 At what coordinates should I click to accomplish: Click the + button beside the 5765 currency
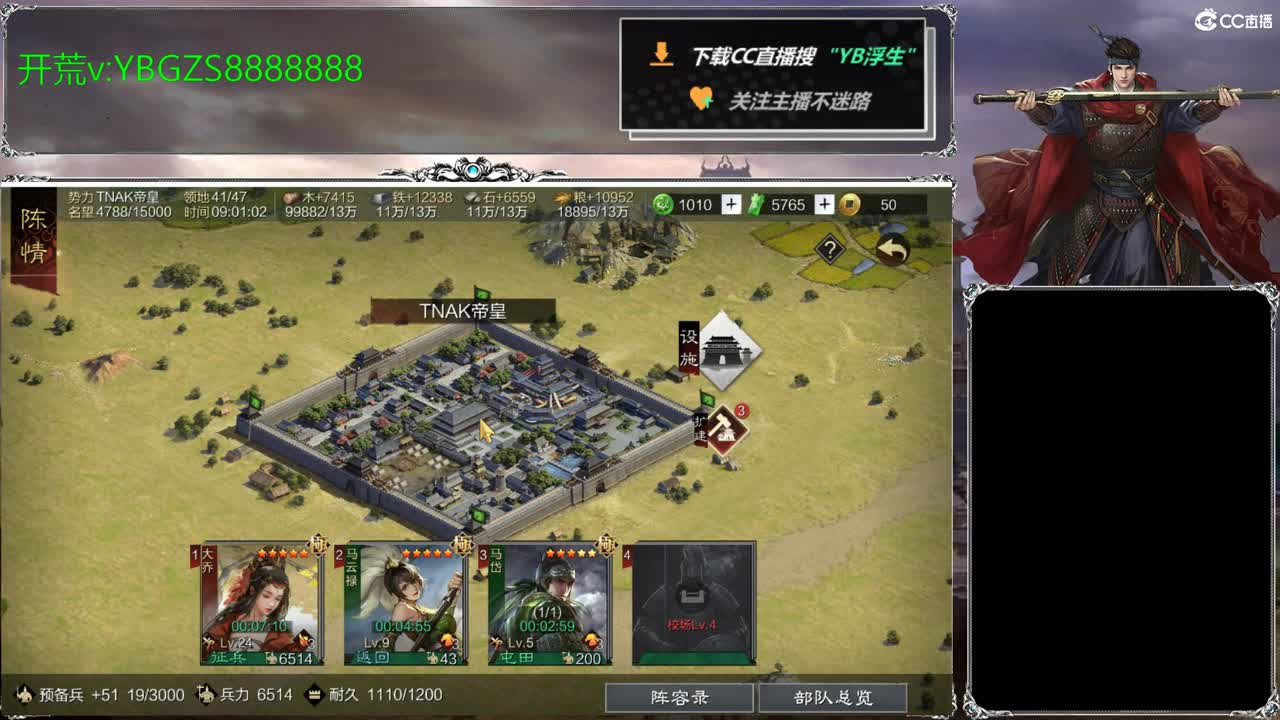(823, 205)
